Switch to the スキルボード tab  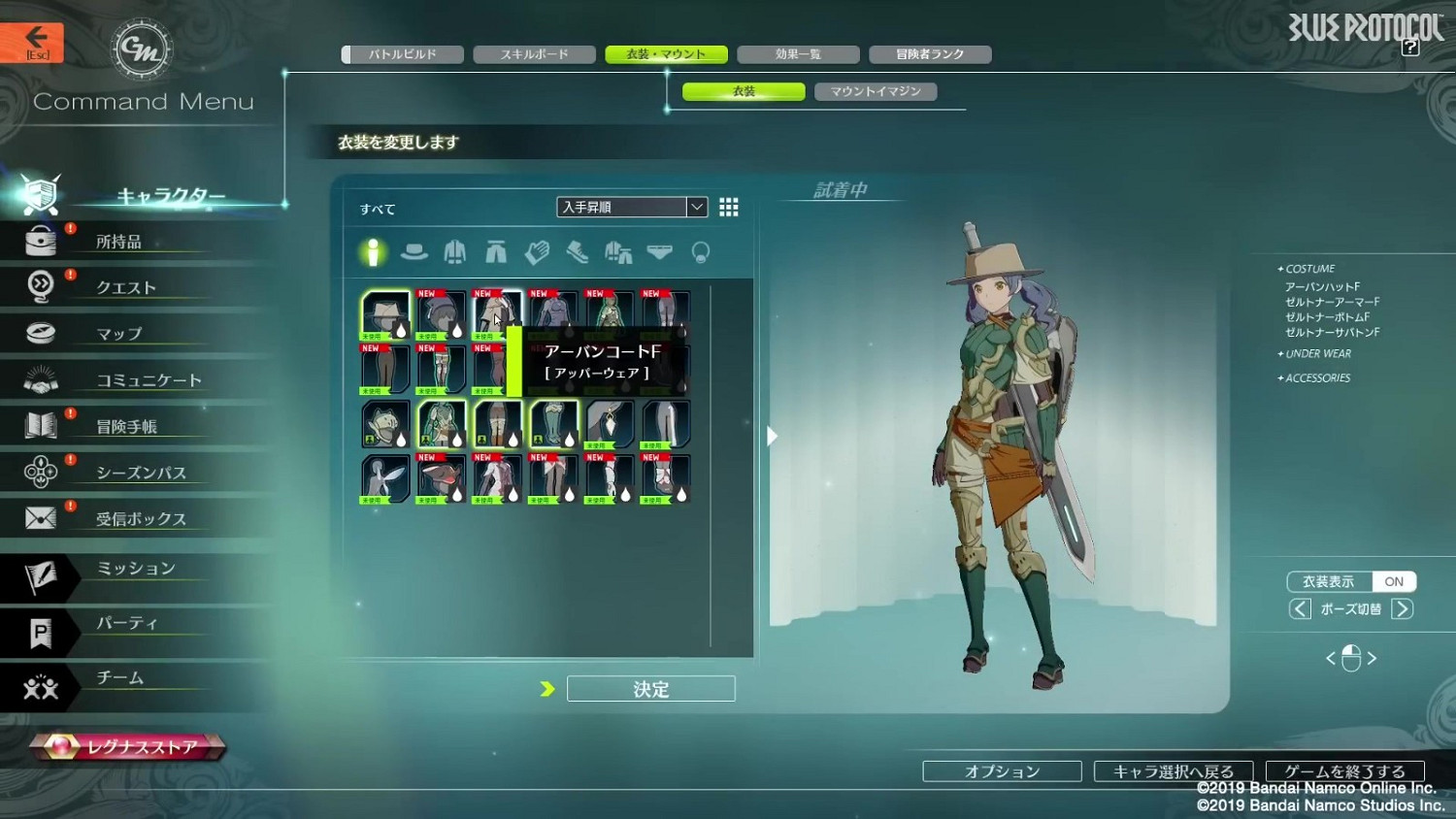[534, 54]
